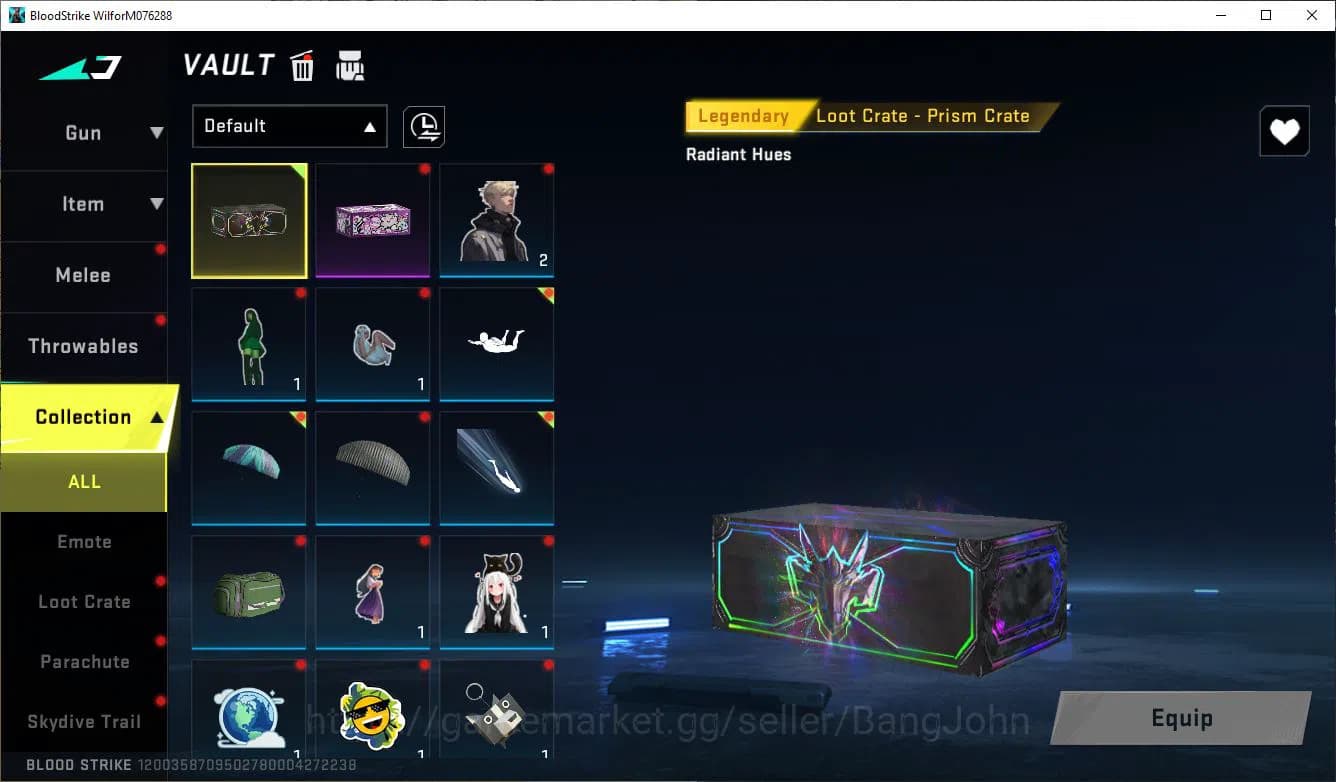Select the Prism Crate thumbnail in the grid
Viewport: 1336px width, 782px height.
(x=248, y=219)
